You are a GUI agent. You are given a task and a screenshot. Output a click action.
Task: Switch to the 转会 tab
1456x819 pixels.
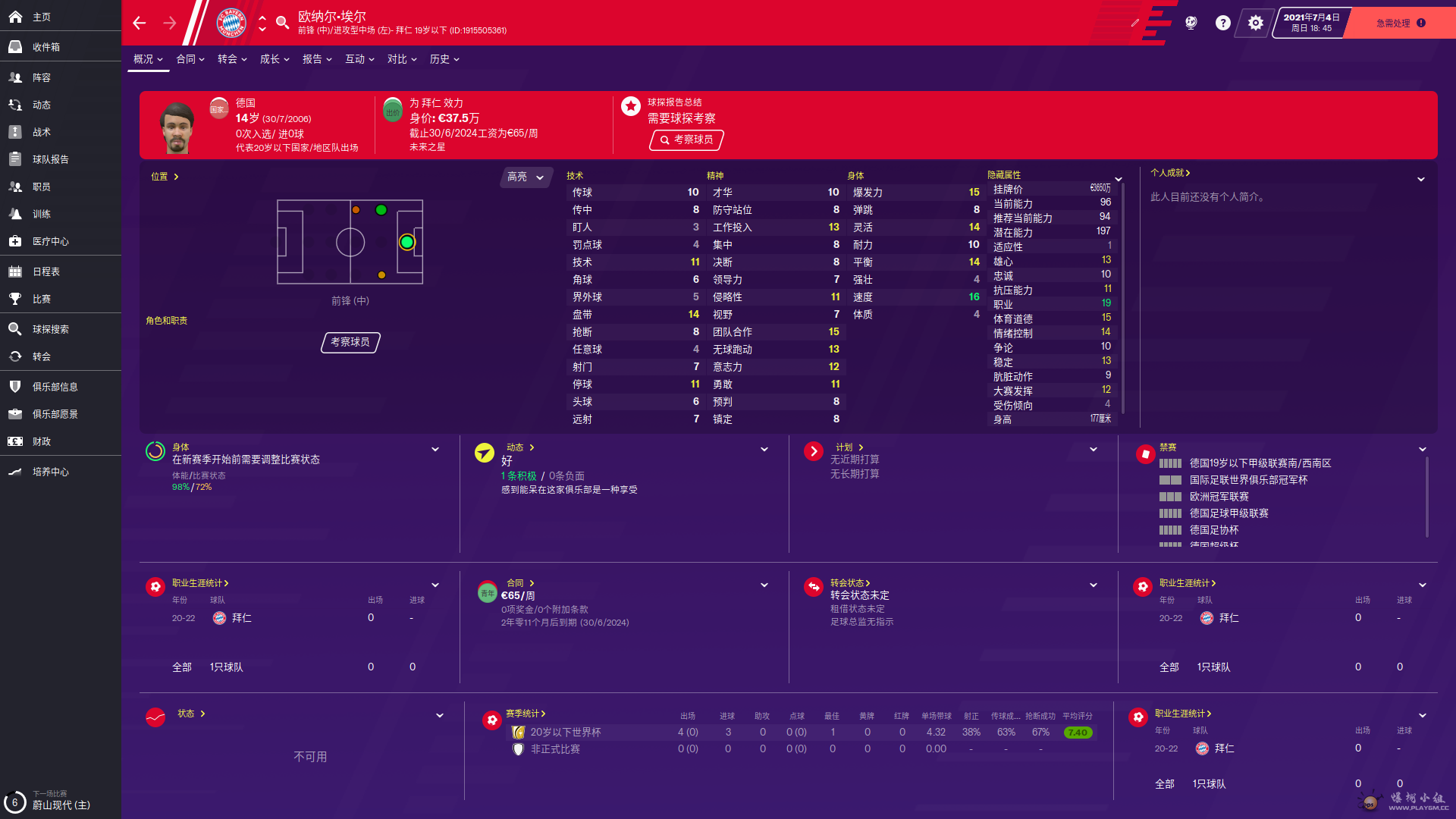232,59
